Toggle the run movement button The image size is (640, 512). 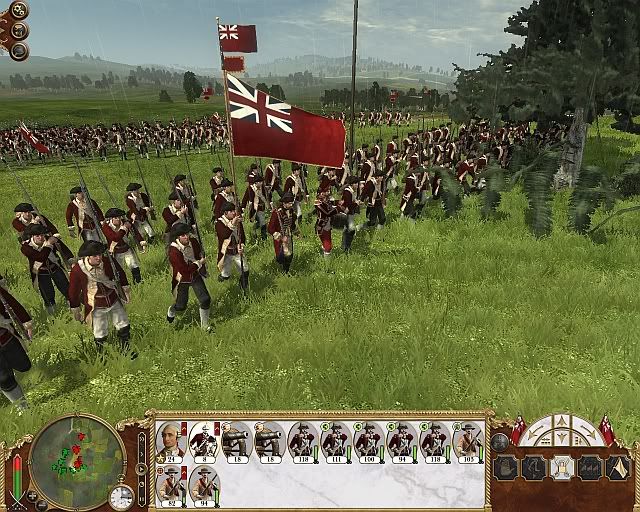click(x=534, y=467)
